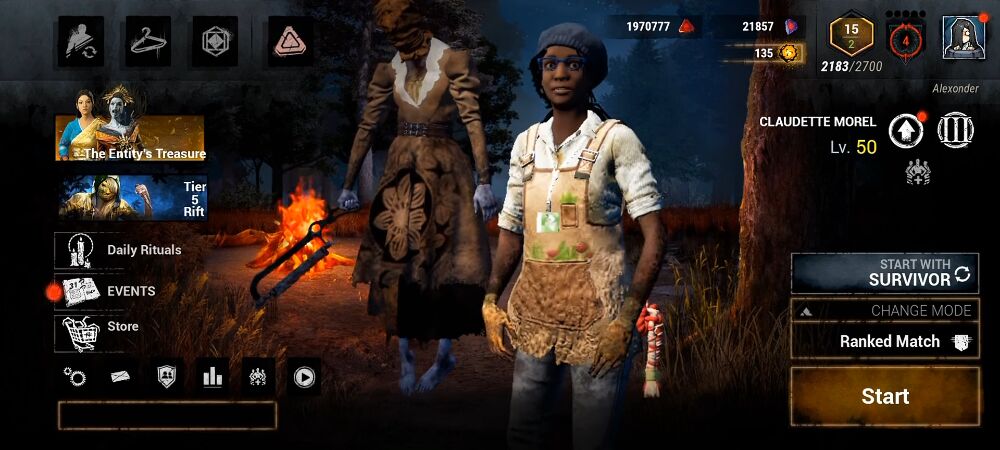Open the character swap icon
Screen dimensions: 1000x450
point(80,41)
